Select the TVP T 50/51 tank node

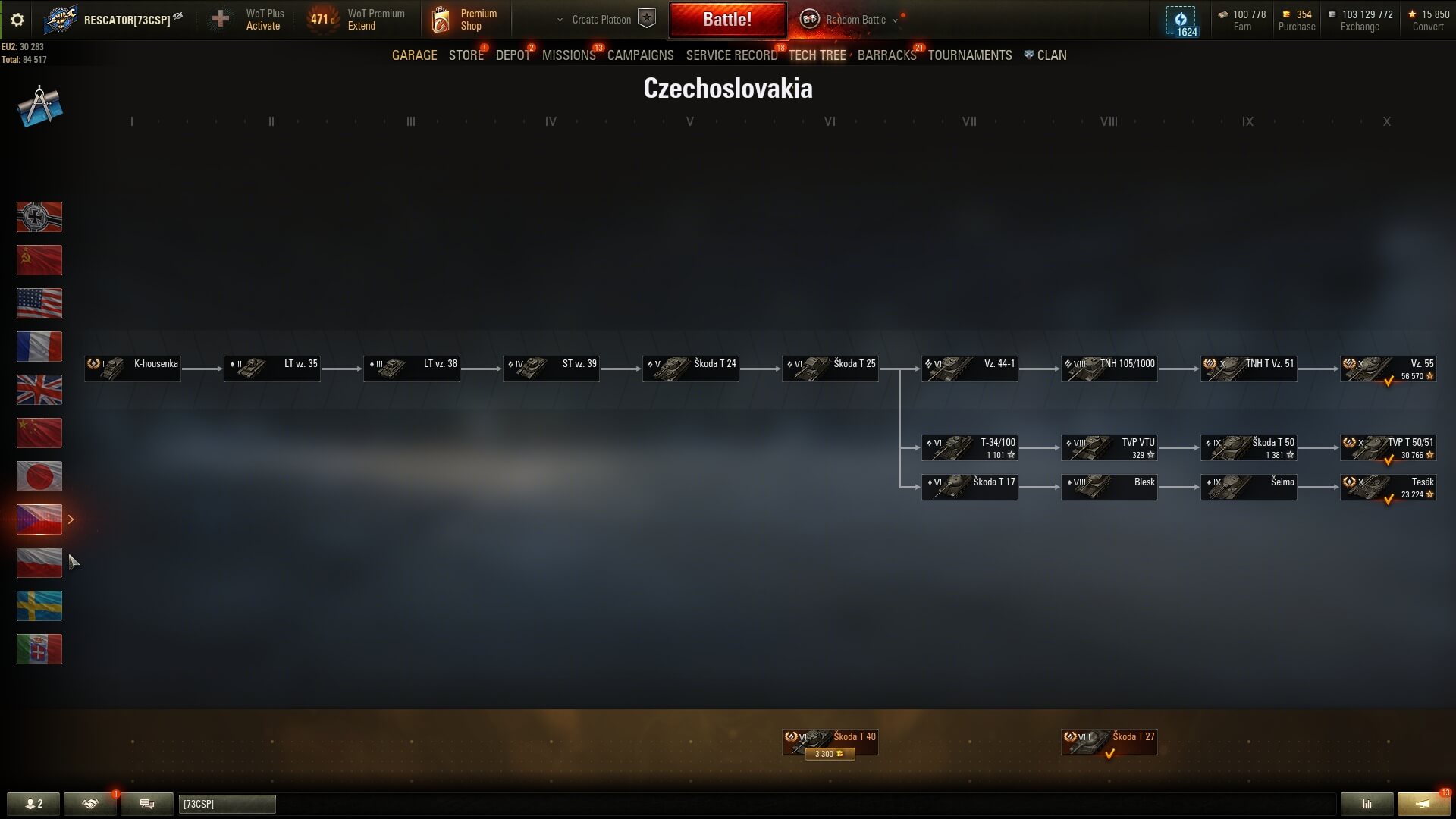(x=1388, y=448)
